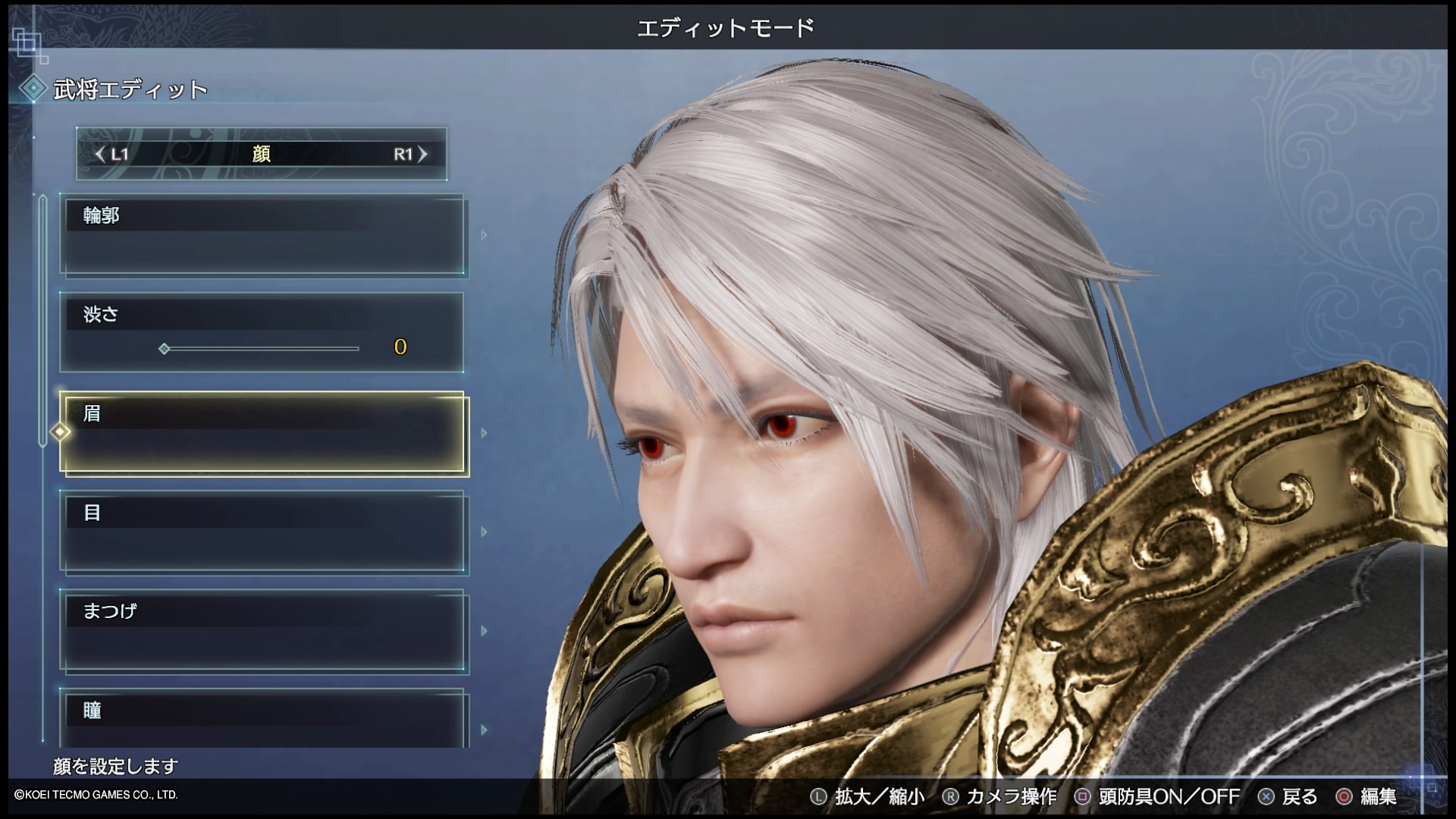Adjust the 渋さ slider handle
1456x819 pixels.
pyautogui.click(x=164, y=349)
